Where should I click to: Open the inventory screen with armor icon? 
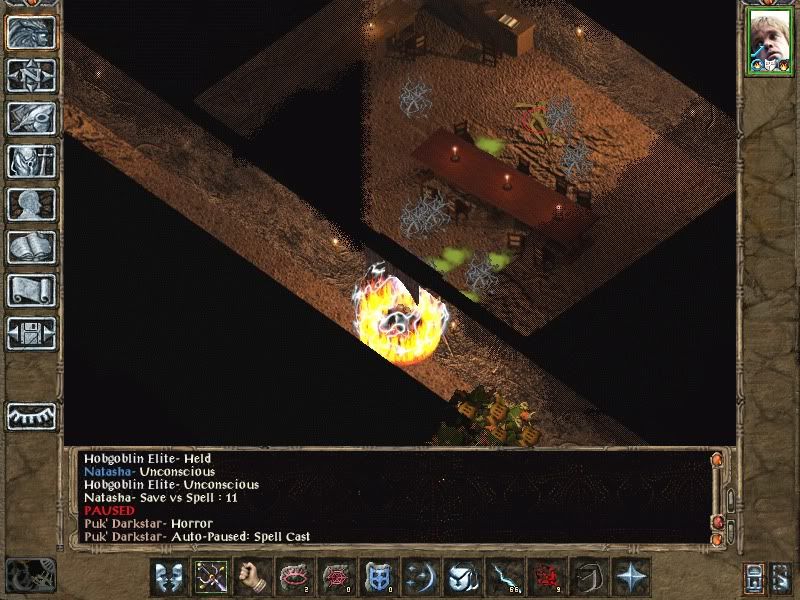[x=31, y=160]
